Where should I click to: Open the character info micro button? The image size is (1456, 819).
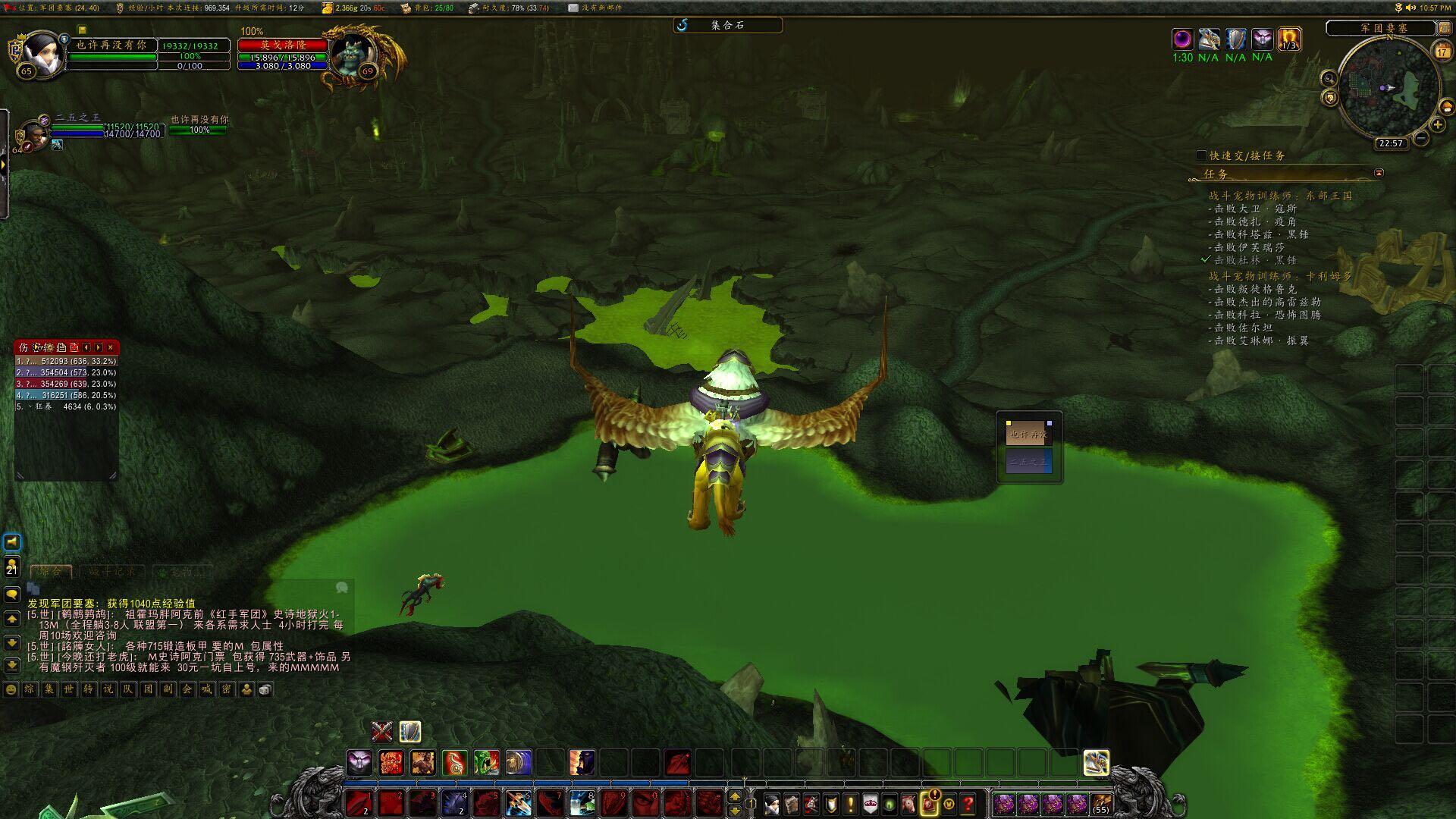coord(771,804)
